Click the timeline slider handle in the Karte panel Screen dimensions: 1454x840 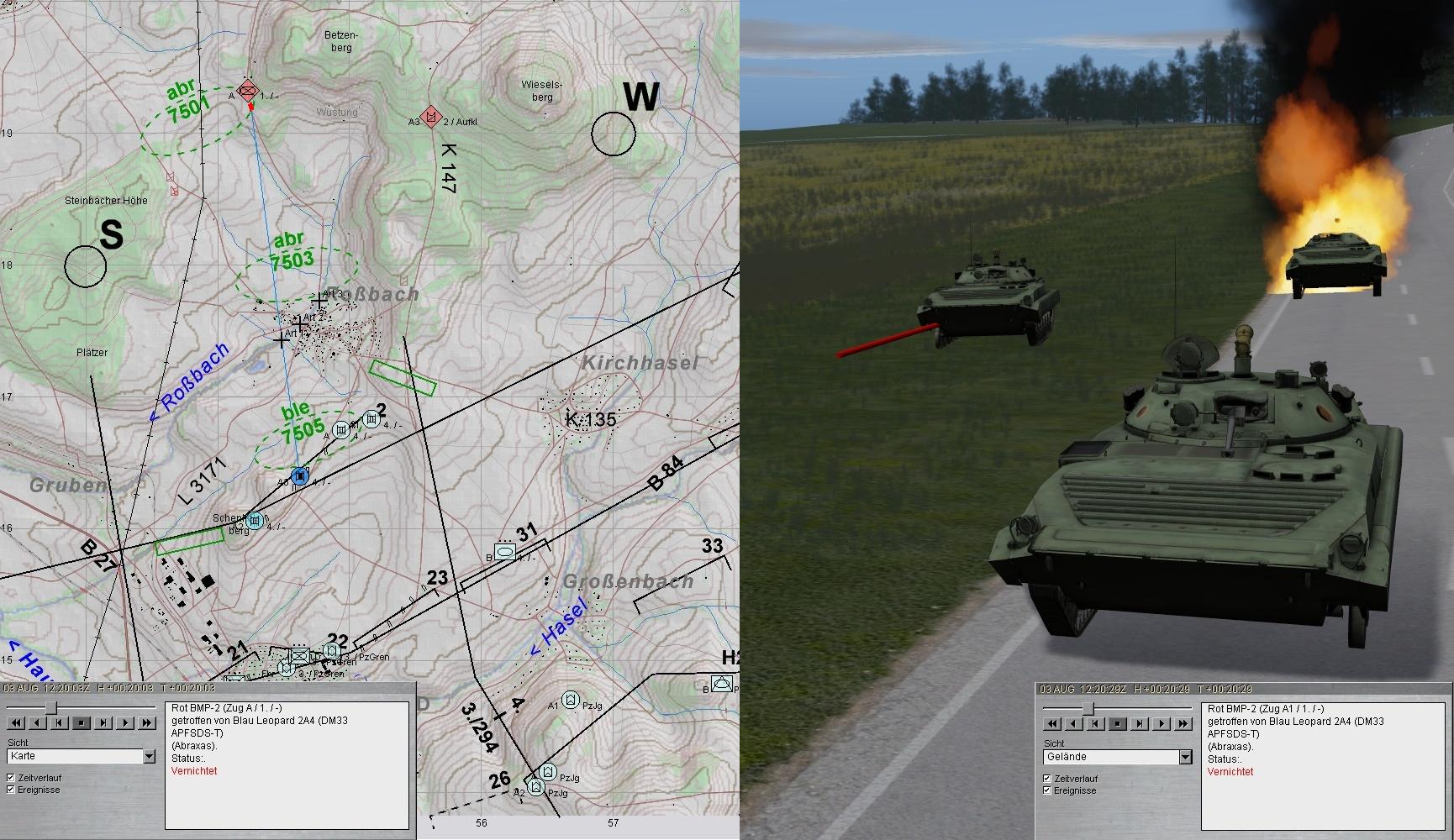51,707
